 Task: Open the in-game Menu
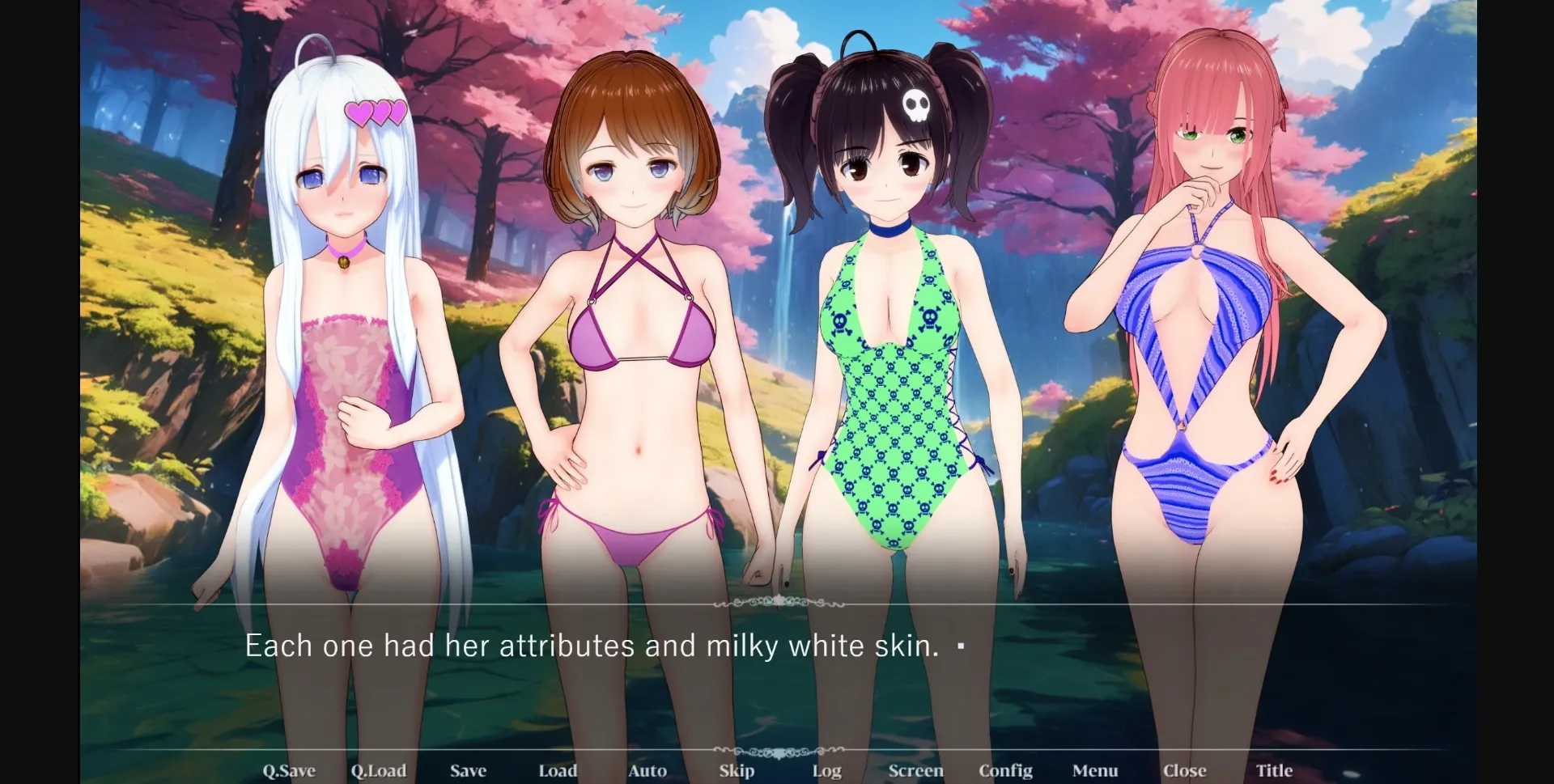(x=1095, y=771)
